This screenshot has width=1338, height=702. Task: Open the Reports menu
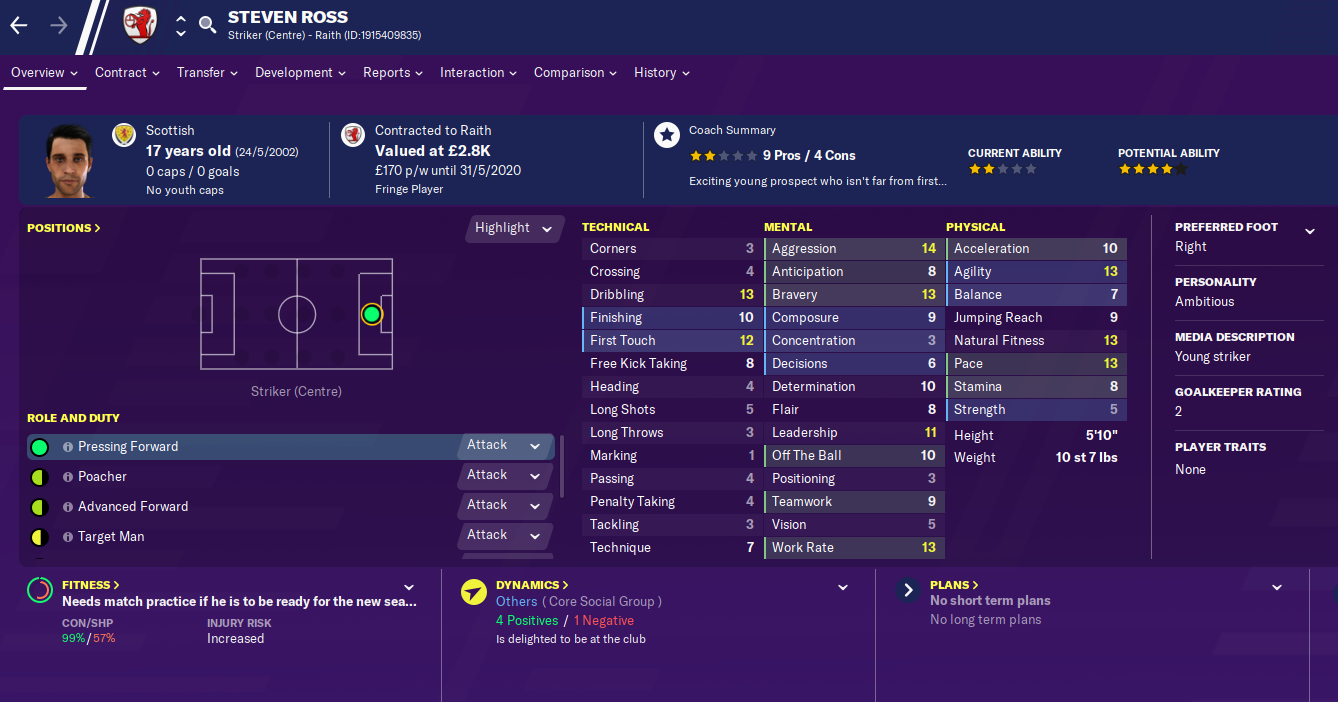click(392, 72)
